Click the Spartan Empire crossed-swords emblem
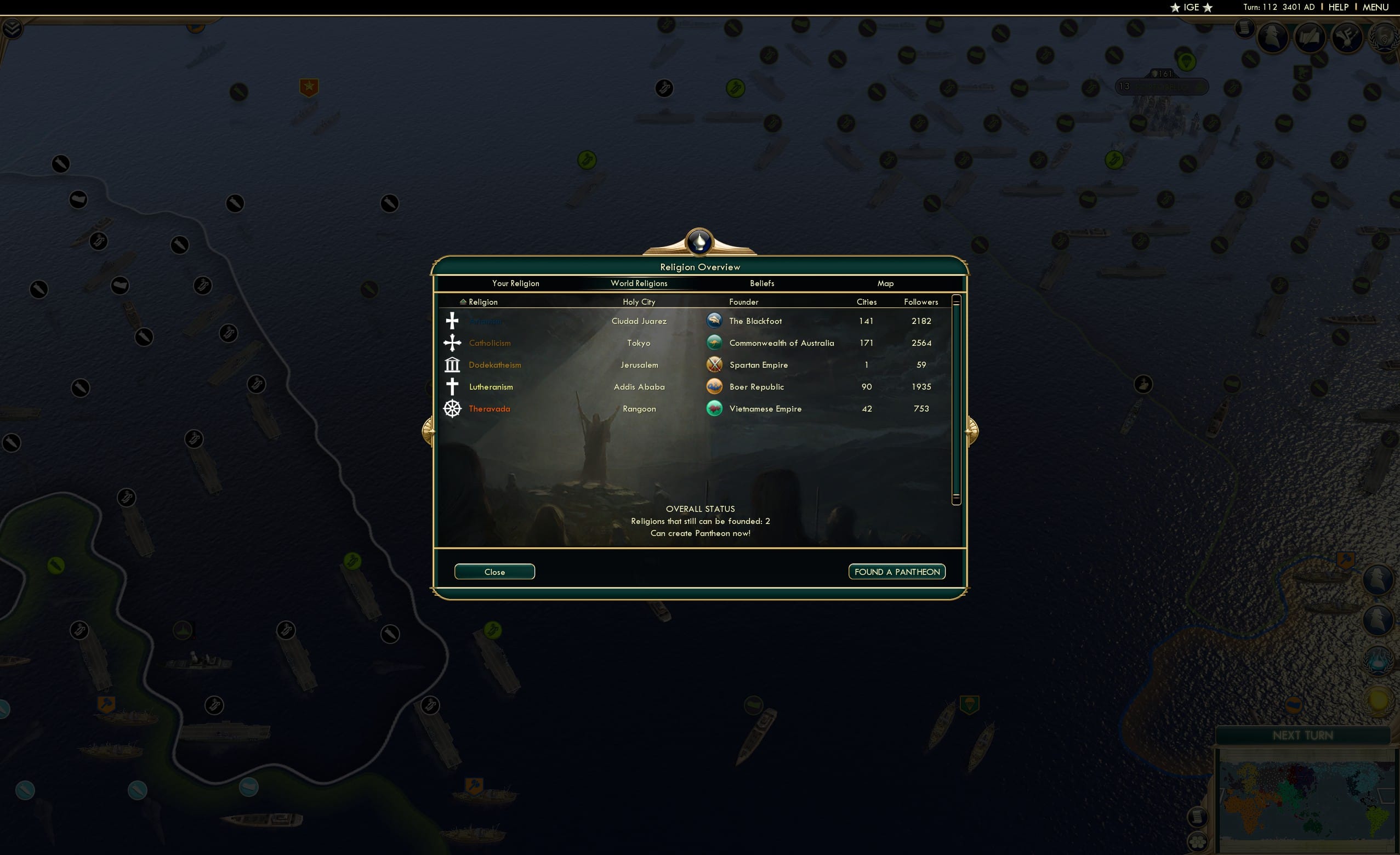Viewport: 1400px width, 855px height. (715, 364)
